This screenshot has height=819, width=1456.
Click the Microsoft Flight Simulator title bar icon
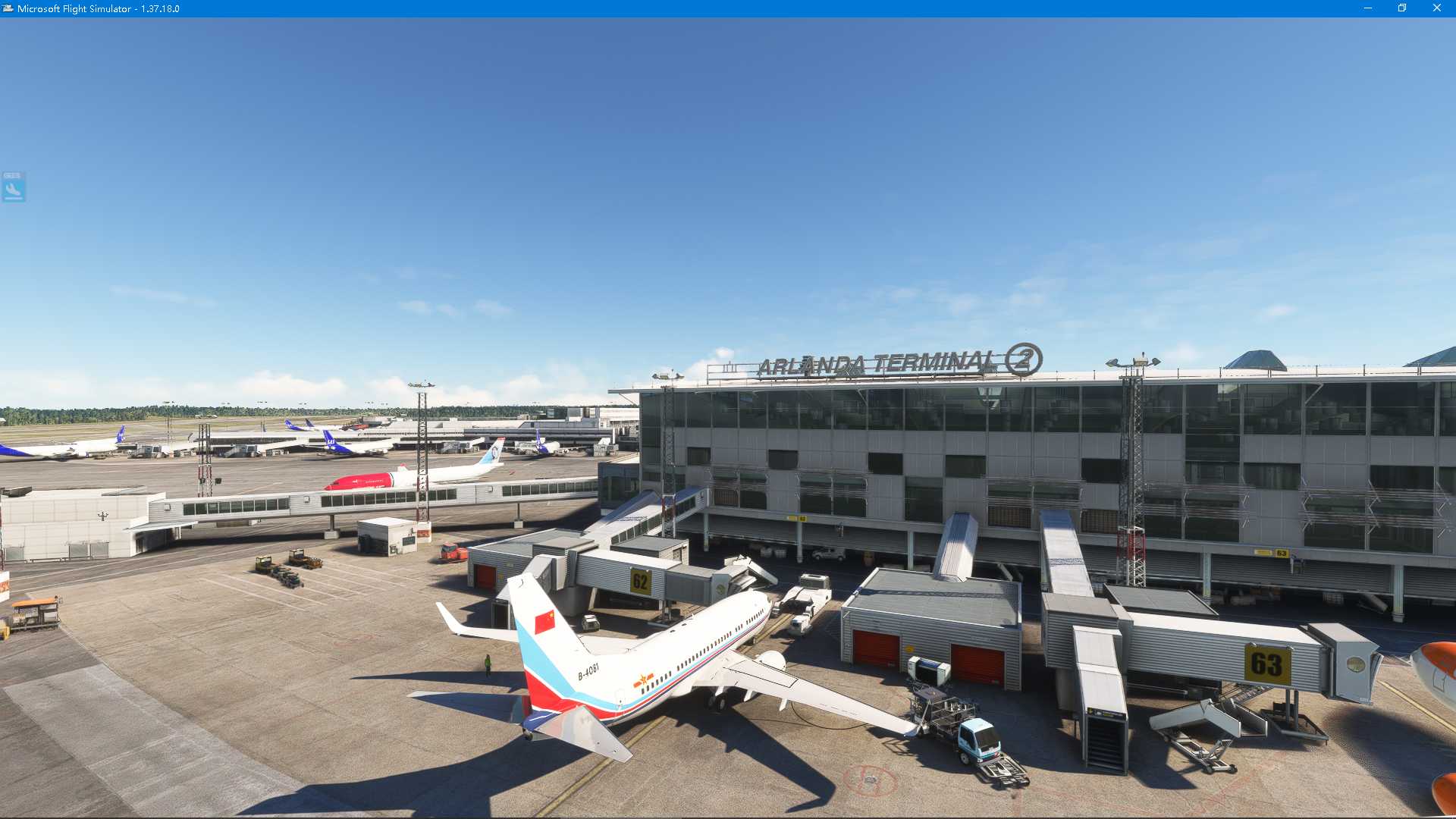[8, 8]
